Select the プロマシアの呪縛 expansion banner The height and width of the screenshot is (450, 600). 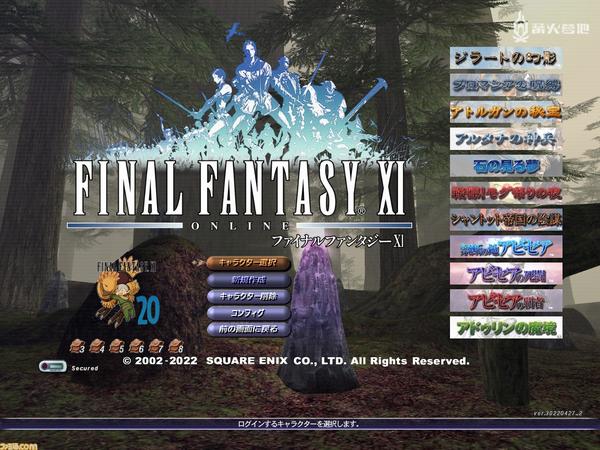505,86
